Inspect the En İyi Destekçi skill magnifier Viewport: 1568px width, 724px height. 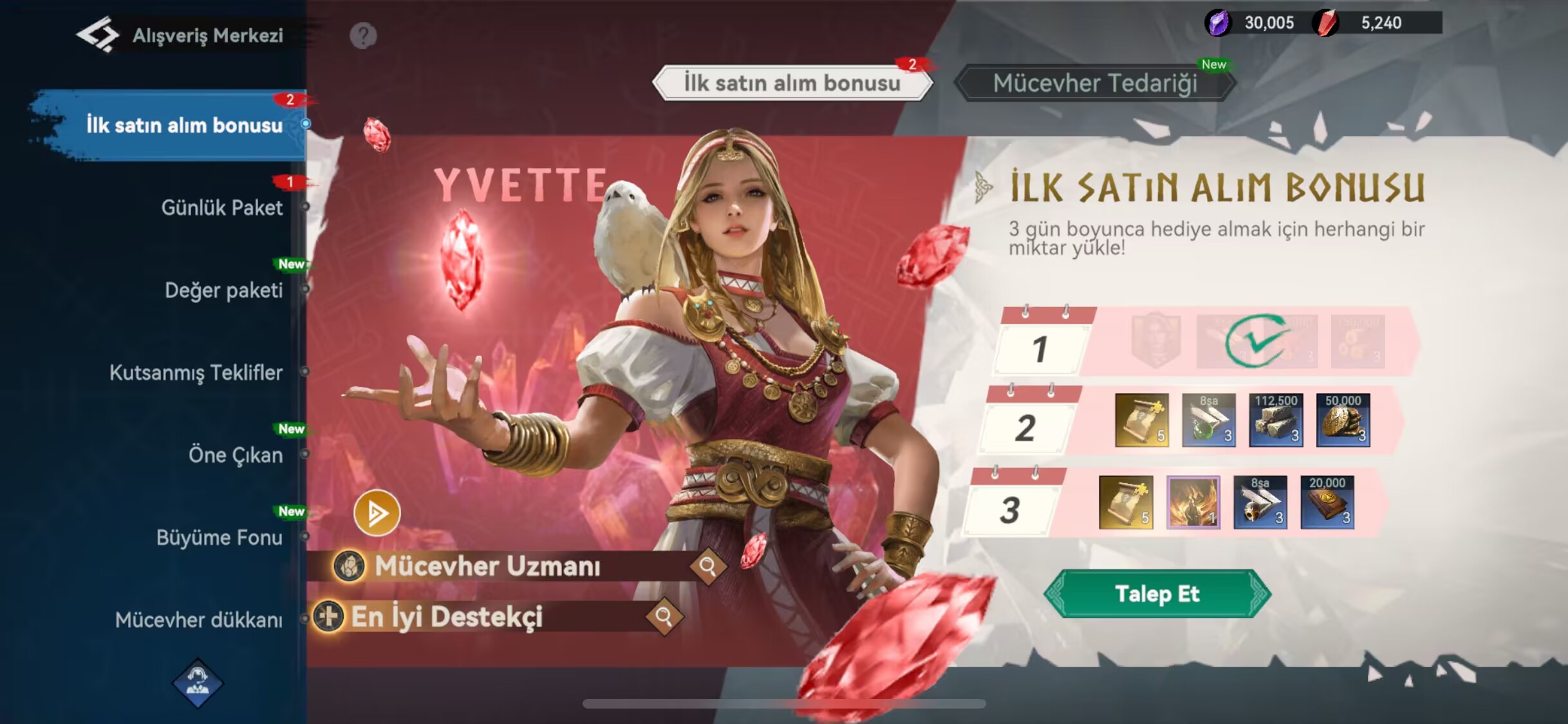coord(664,617)
